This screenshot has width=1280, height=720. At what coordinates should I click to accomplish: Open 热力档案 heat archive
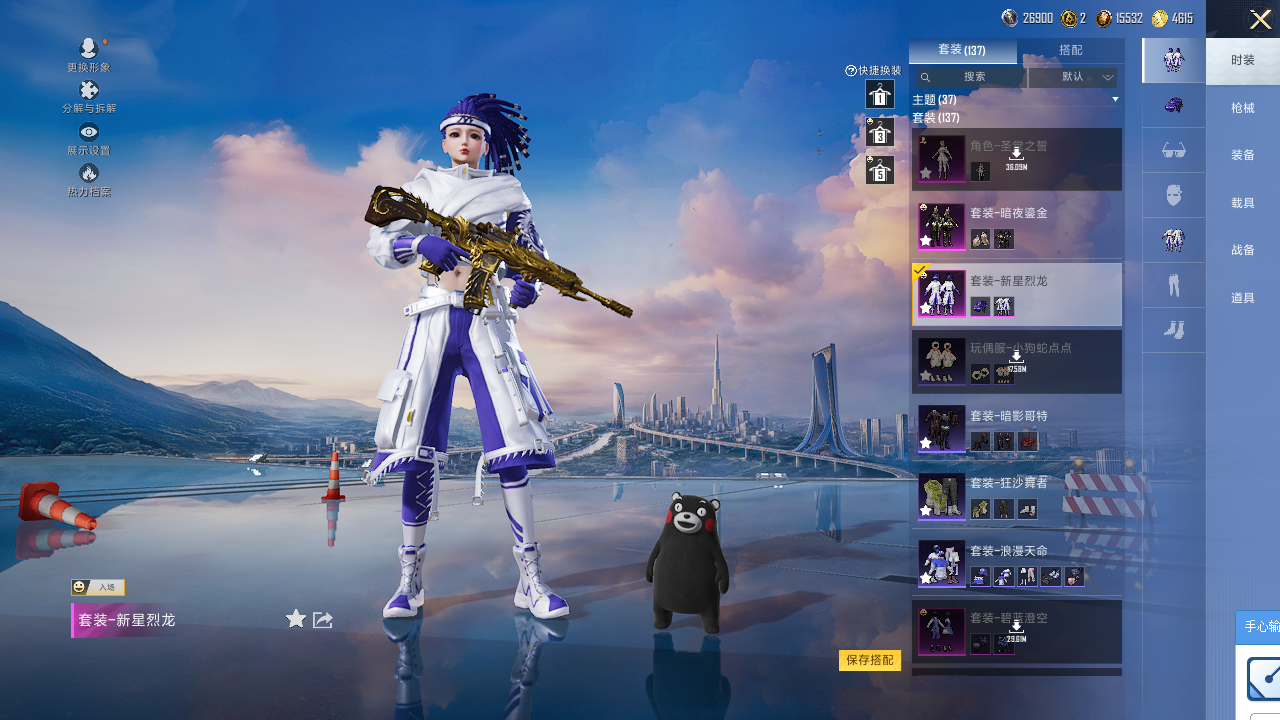(89, 179)
